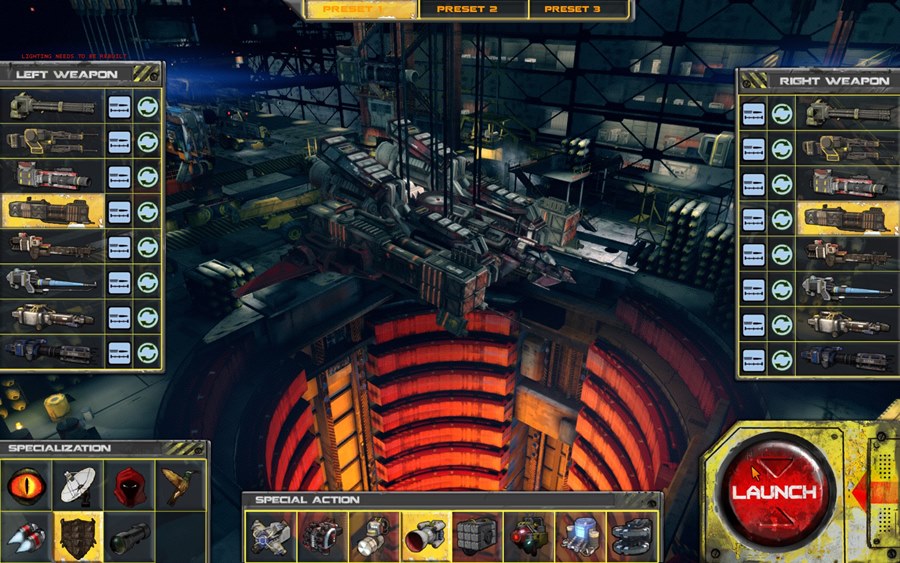Image resolution: width=900 pixels, height=563 pixels.
Task: Choose the armor shield specialization
Action: [79, 535]
